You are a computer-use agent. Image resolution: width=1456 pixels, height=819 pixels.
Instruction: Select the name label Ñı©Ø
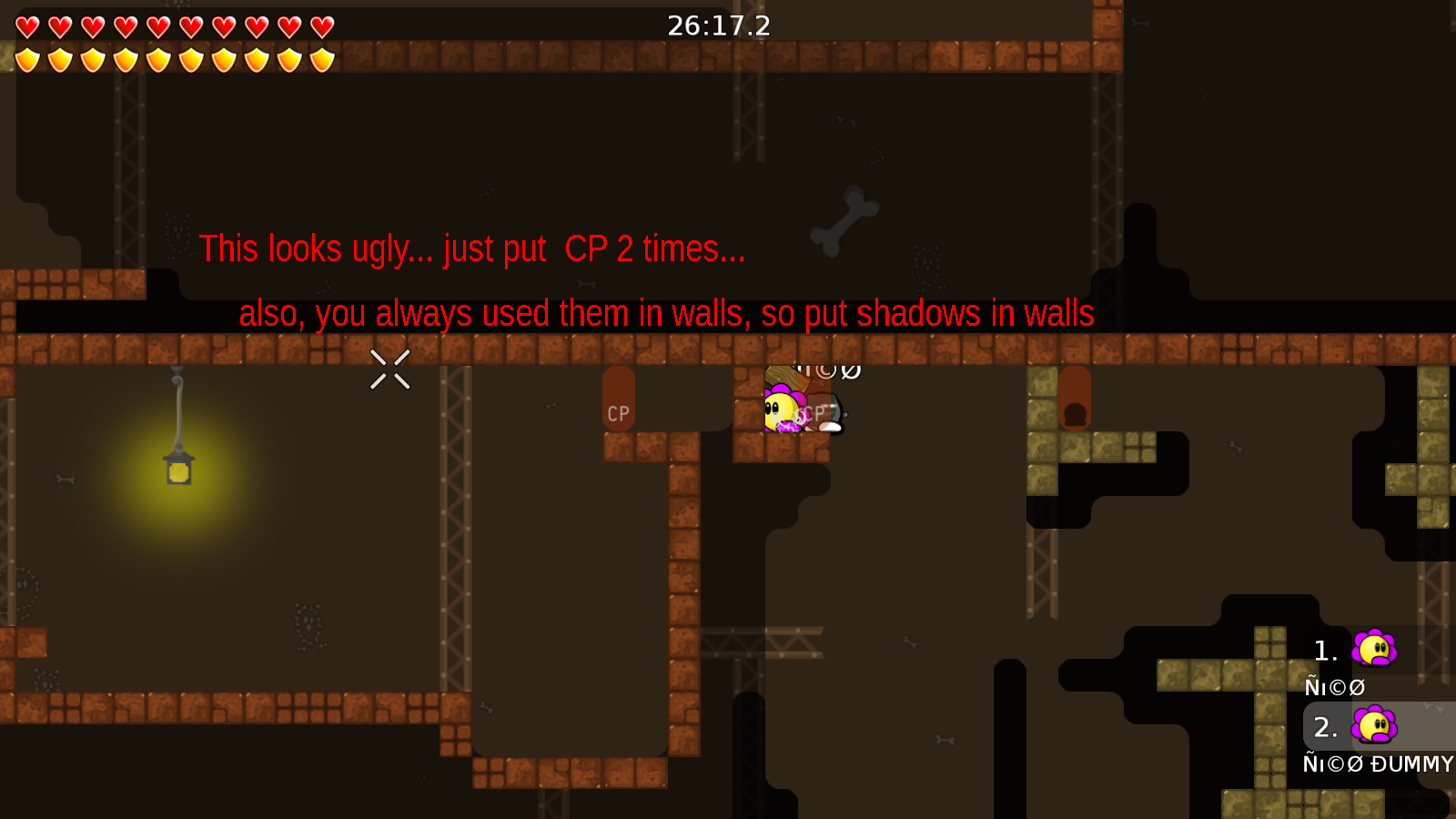click(1333, 685)
